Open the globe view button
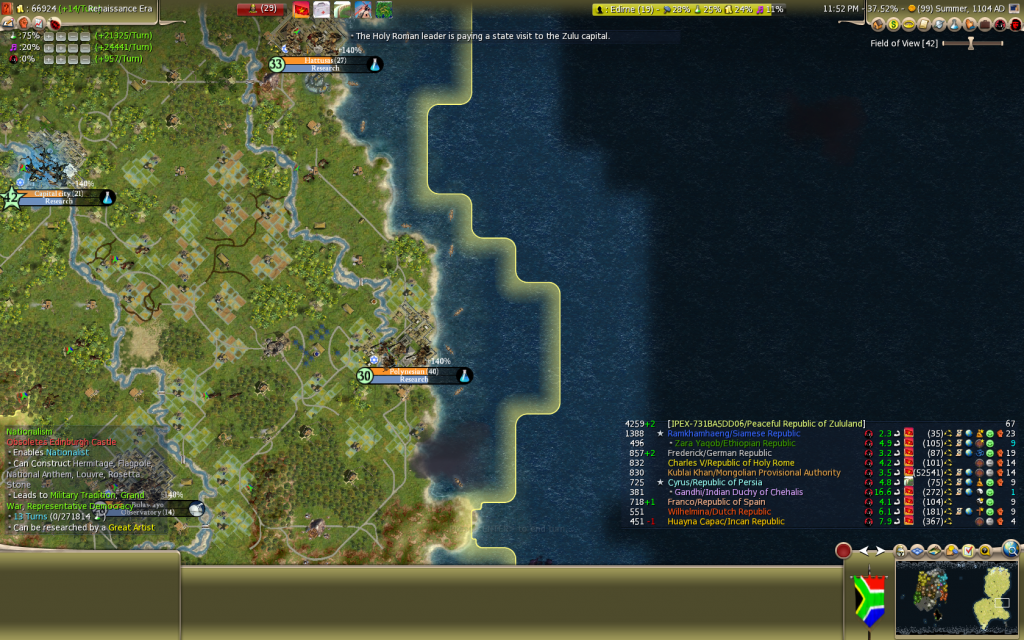Screen dimensions: 1024x640 click(x=1011, y=548)
